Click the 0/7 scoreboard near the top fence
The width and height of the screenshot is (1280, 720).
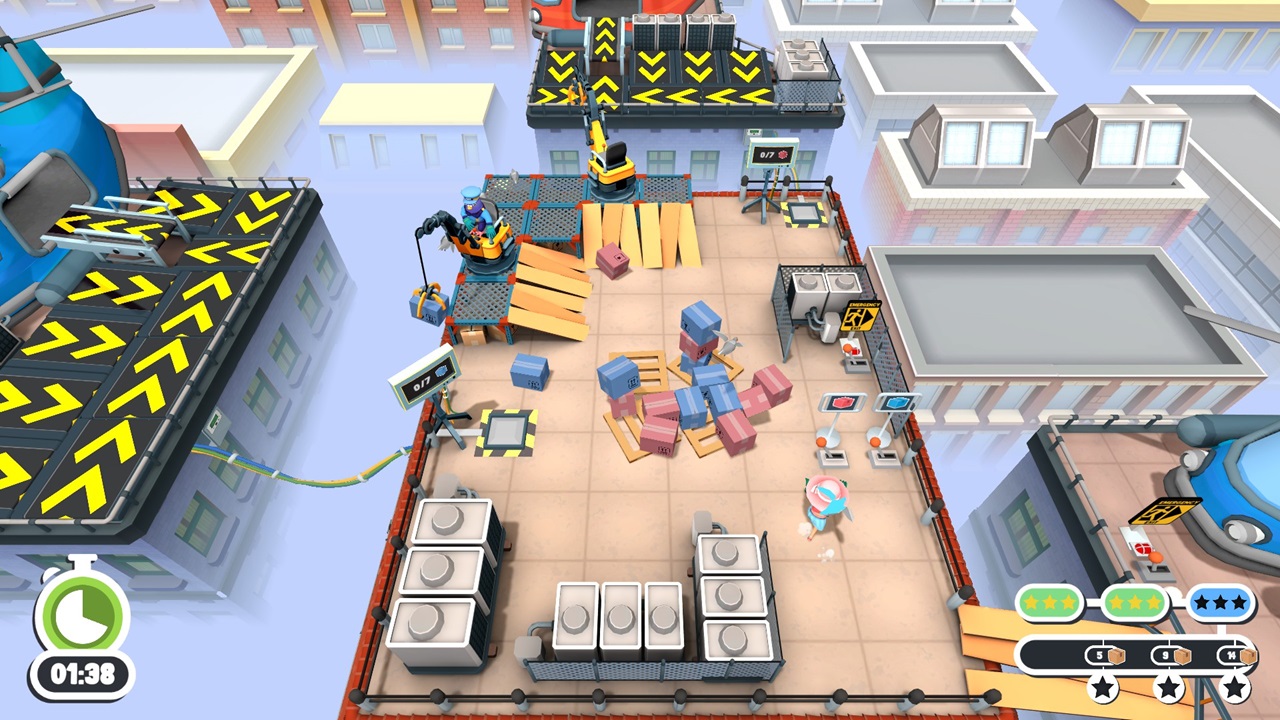(773, 153)
